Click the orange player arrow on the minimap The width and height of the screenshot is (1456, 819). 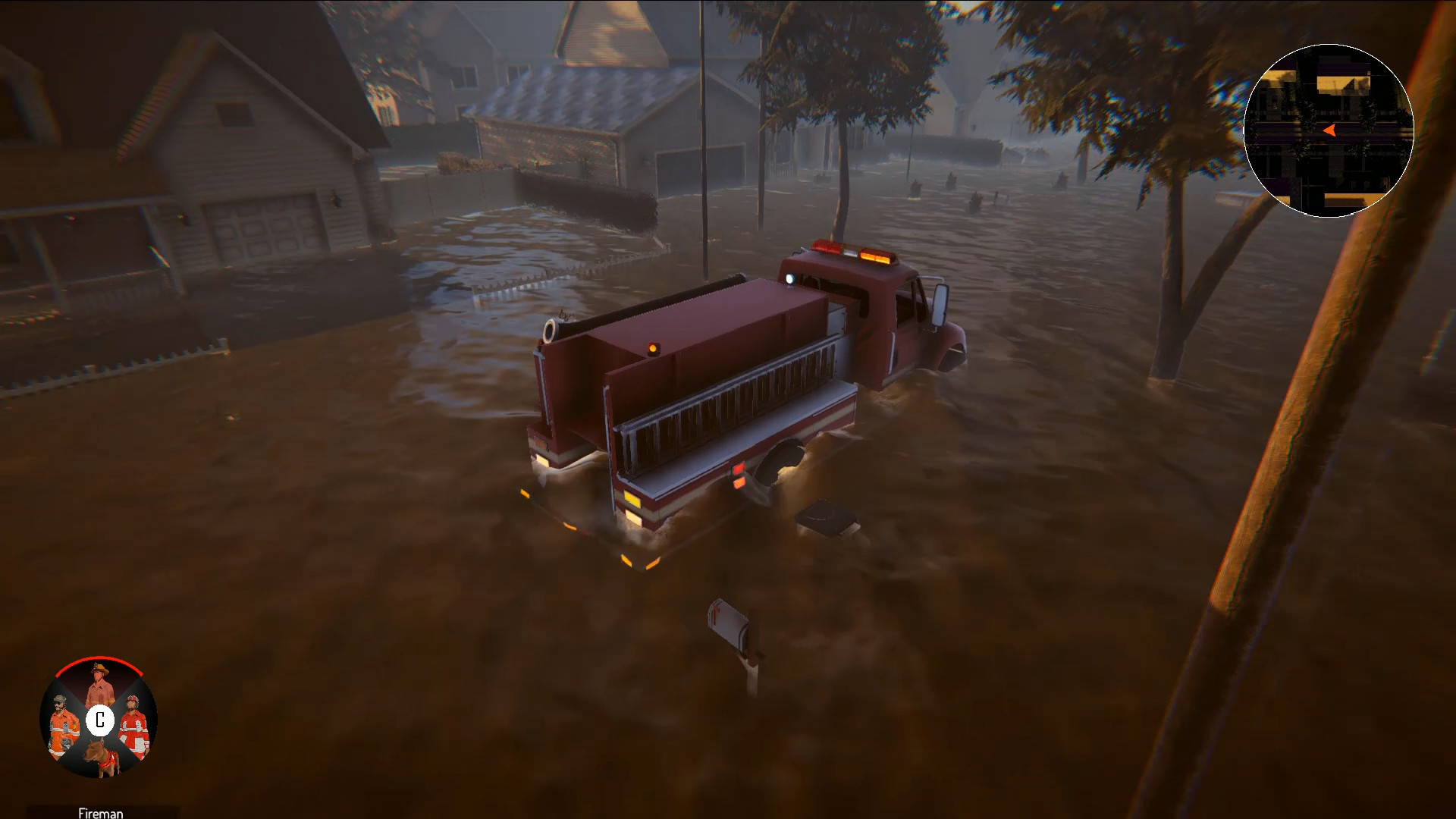tap(1329, 130)
